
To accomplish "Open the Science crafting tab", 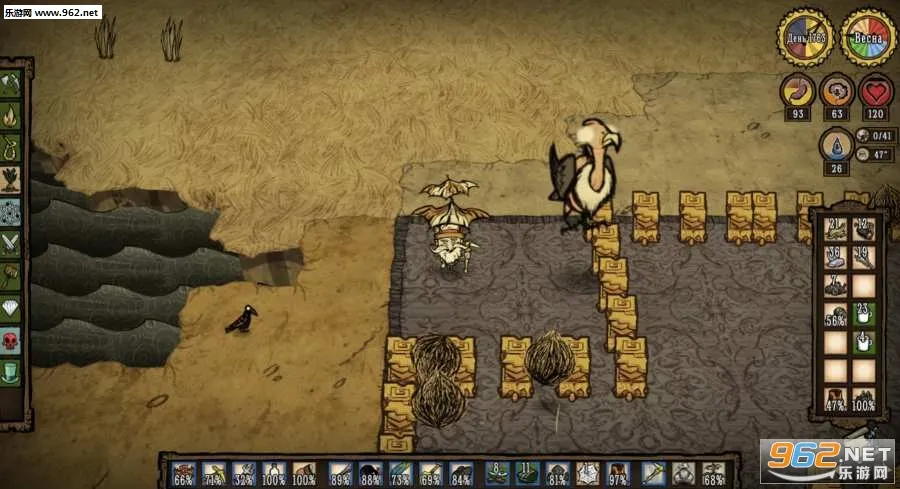I will [x=12, y=211].
